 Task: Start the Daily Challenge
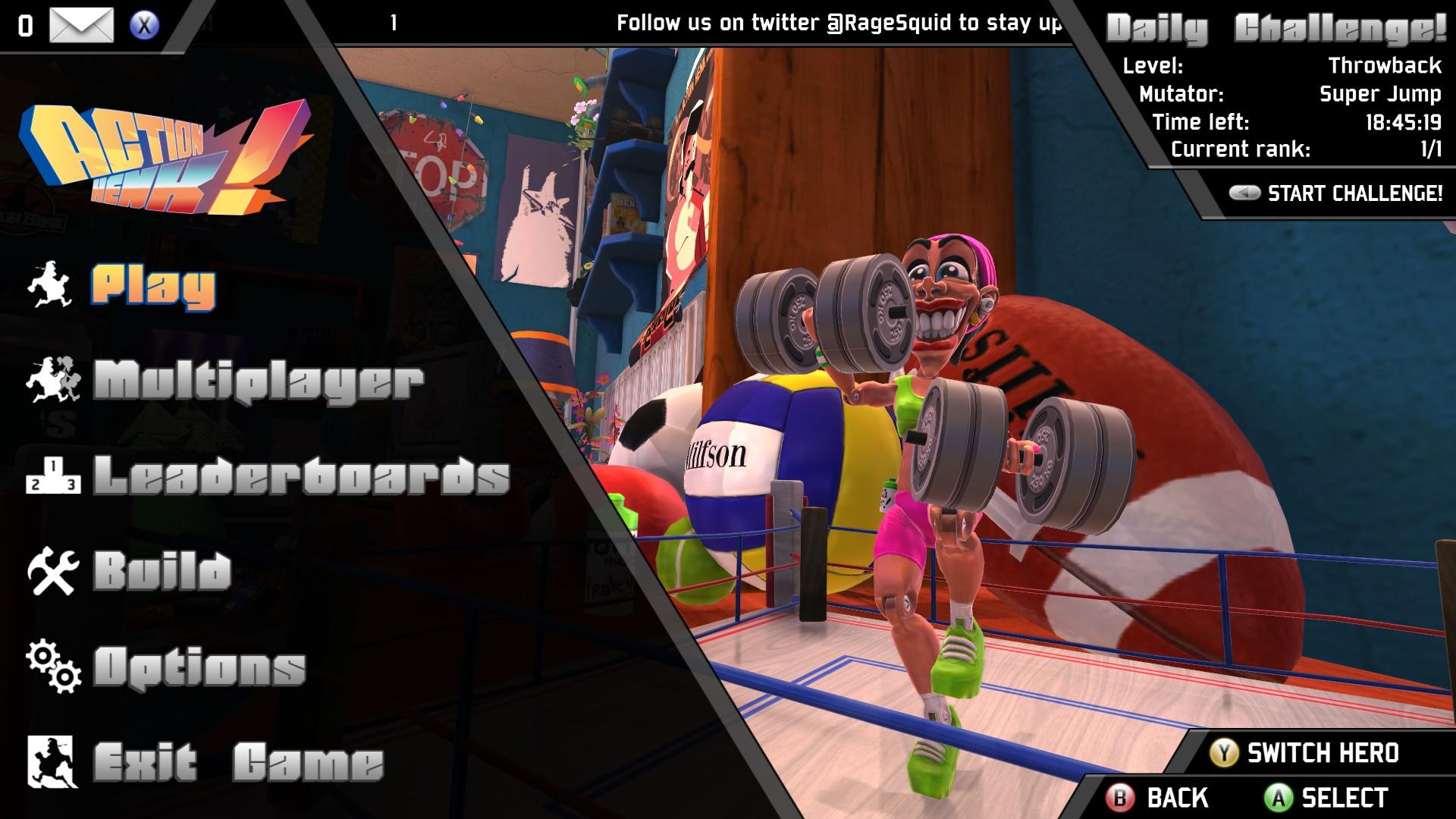[1354, 193]
